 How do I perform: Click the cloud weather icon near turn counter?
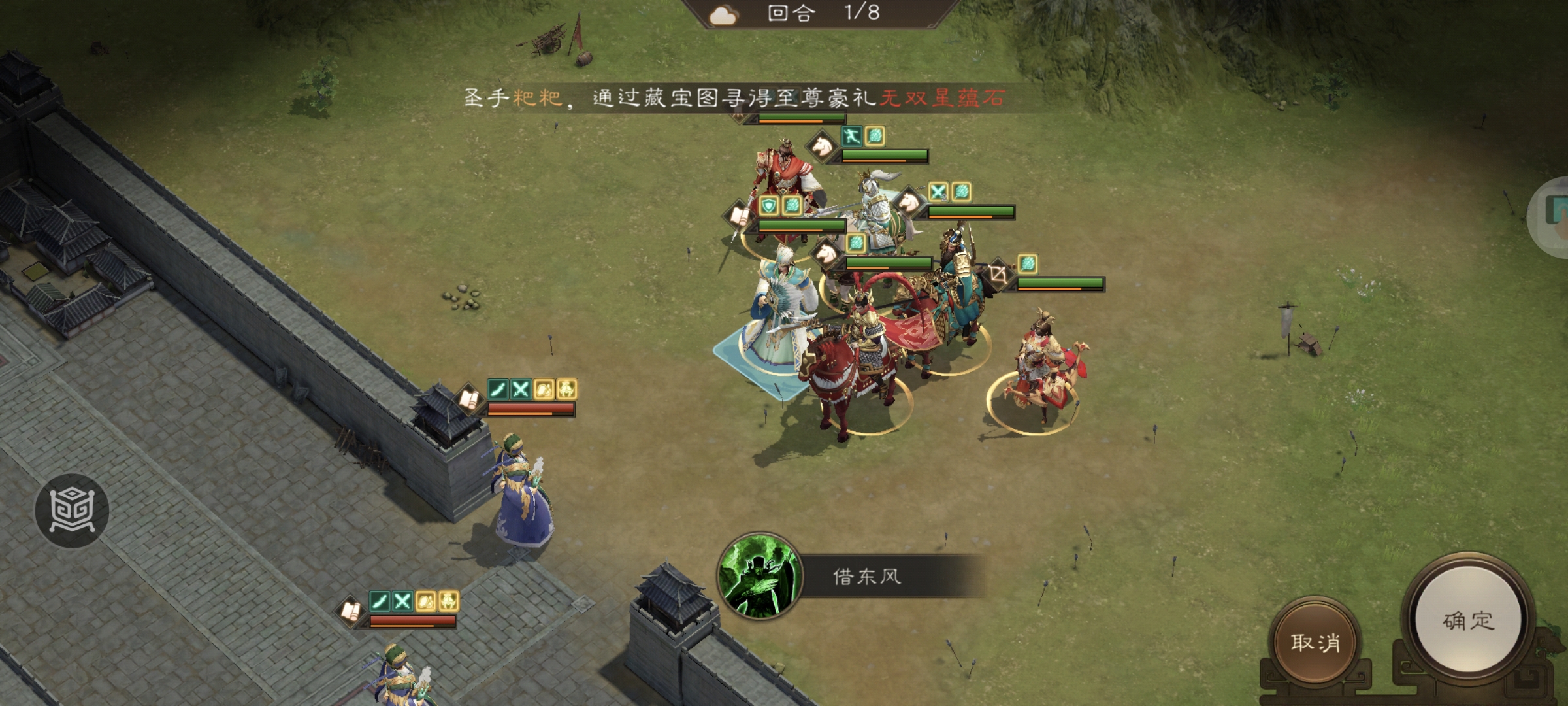point(722,14)
